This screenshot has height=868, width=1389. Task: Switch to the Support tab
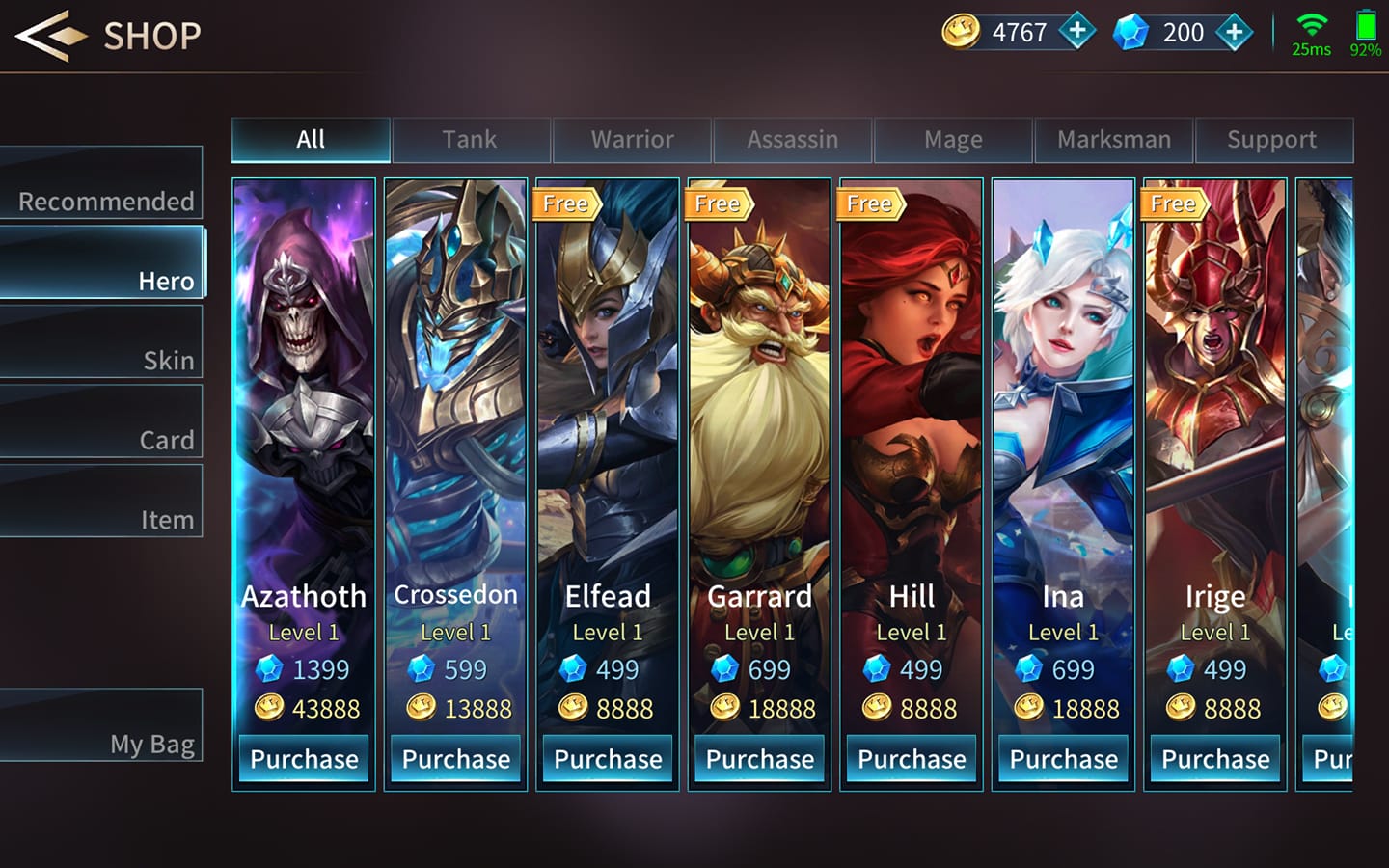(1272, 140)
